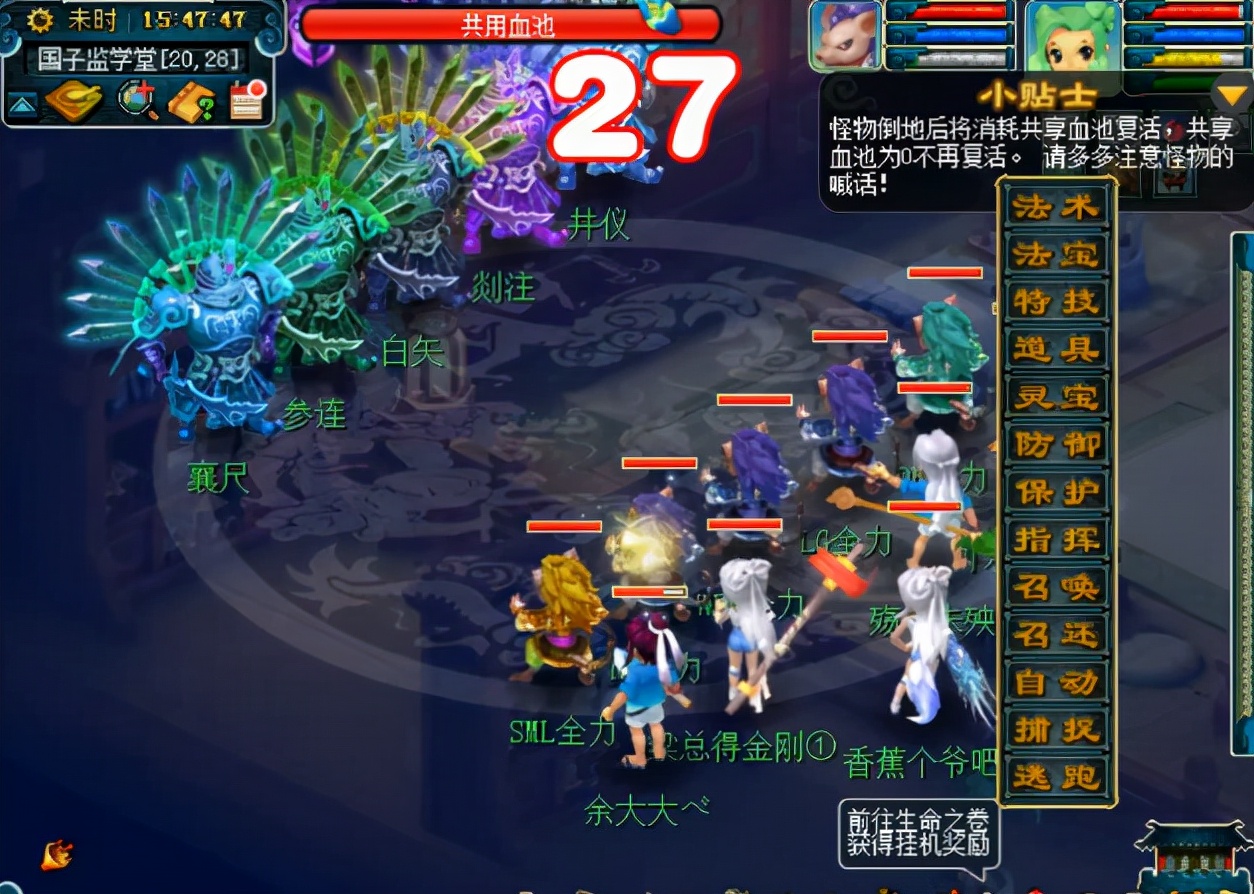Collapse the 小贴士 tips panel arrow
The width and height of the screenshot is (1254, 894).
point(1227,95)
